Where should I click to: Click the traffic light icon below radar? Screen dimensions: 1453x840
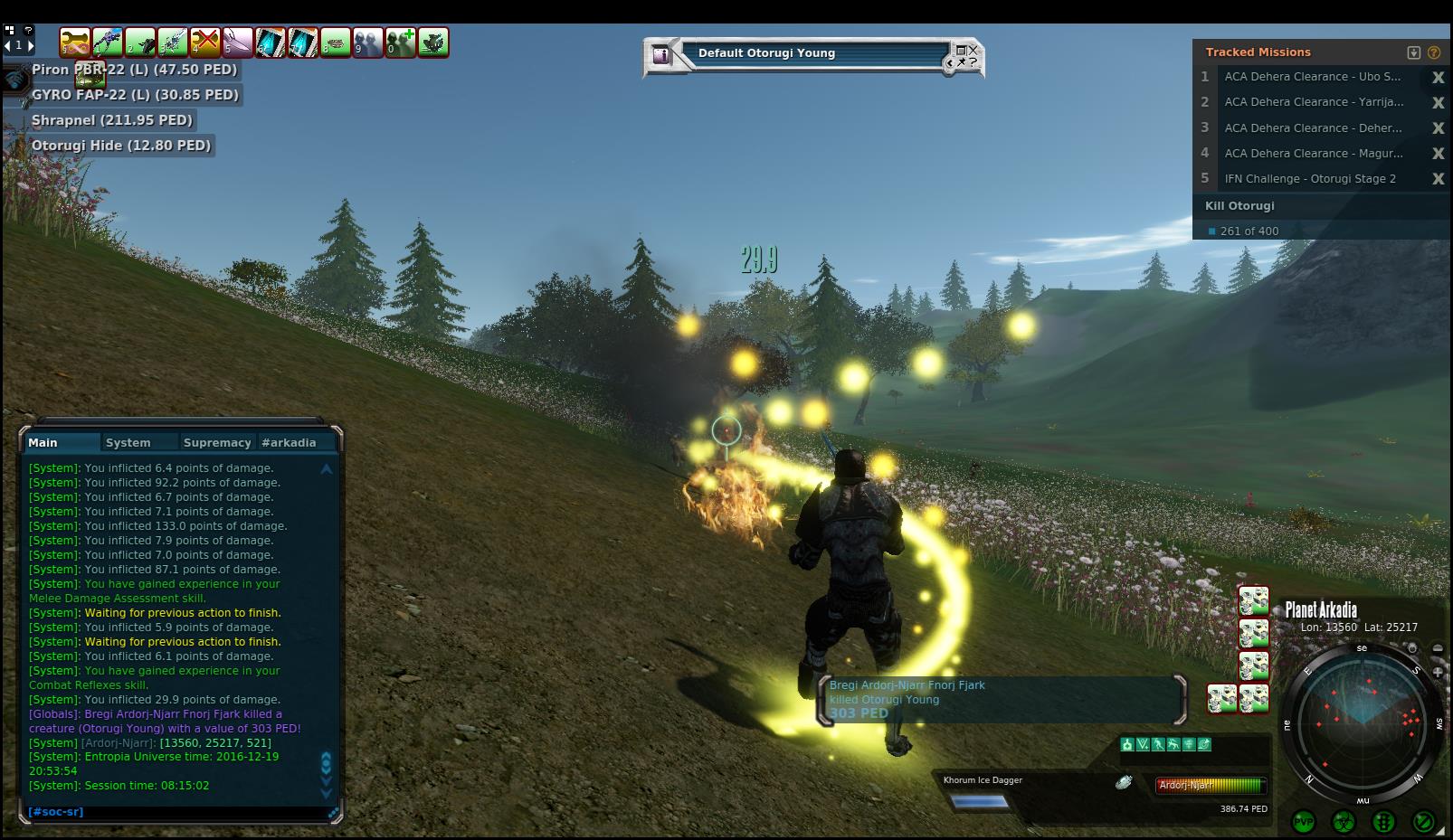[1383, 822]
